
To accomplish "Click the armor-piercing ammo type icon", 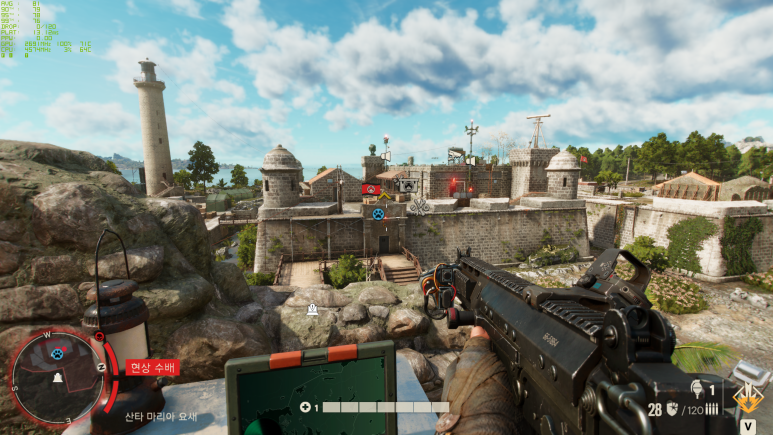I will click(x=674, y=408).
